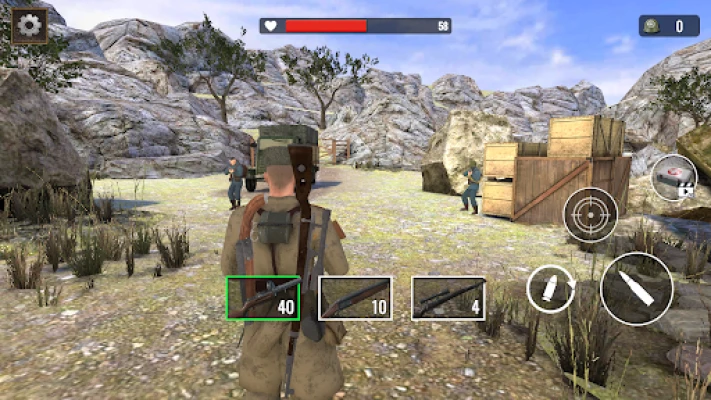Equip the scoped sniper rifle slot
The width and height of the screenshot is (711, 400).
(448, 298)
